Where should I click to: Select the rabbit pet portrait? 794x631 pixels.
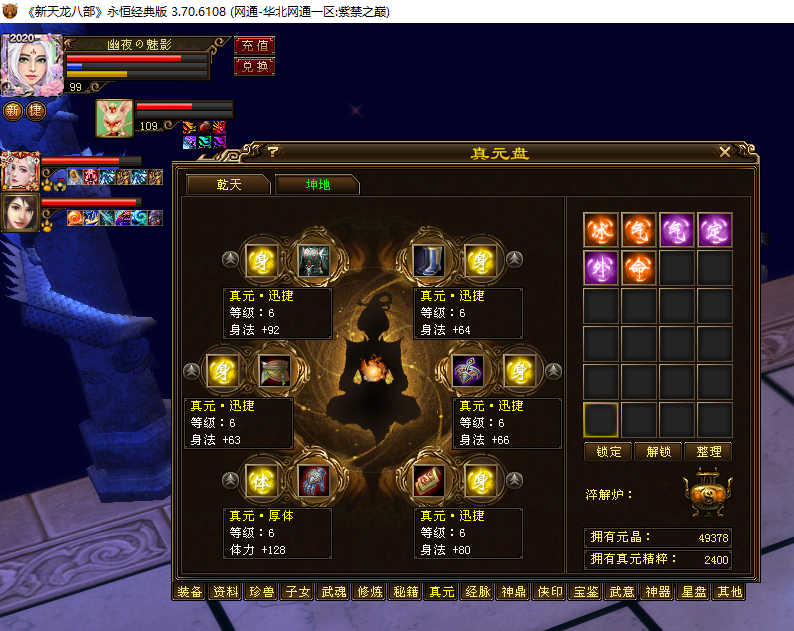115,119
